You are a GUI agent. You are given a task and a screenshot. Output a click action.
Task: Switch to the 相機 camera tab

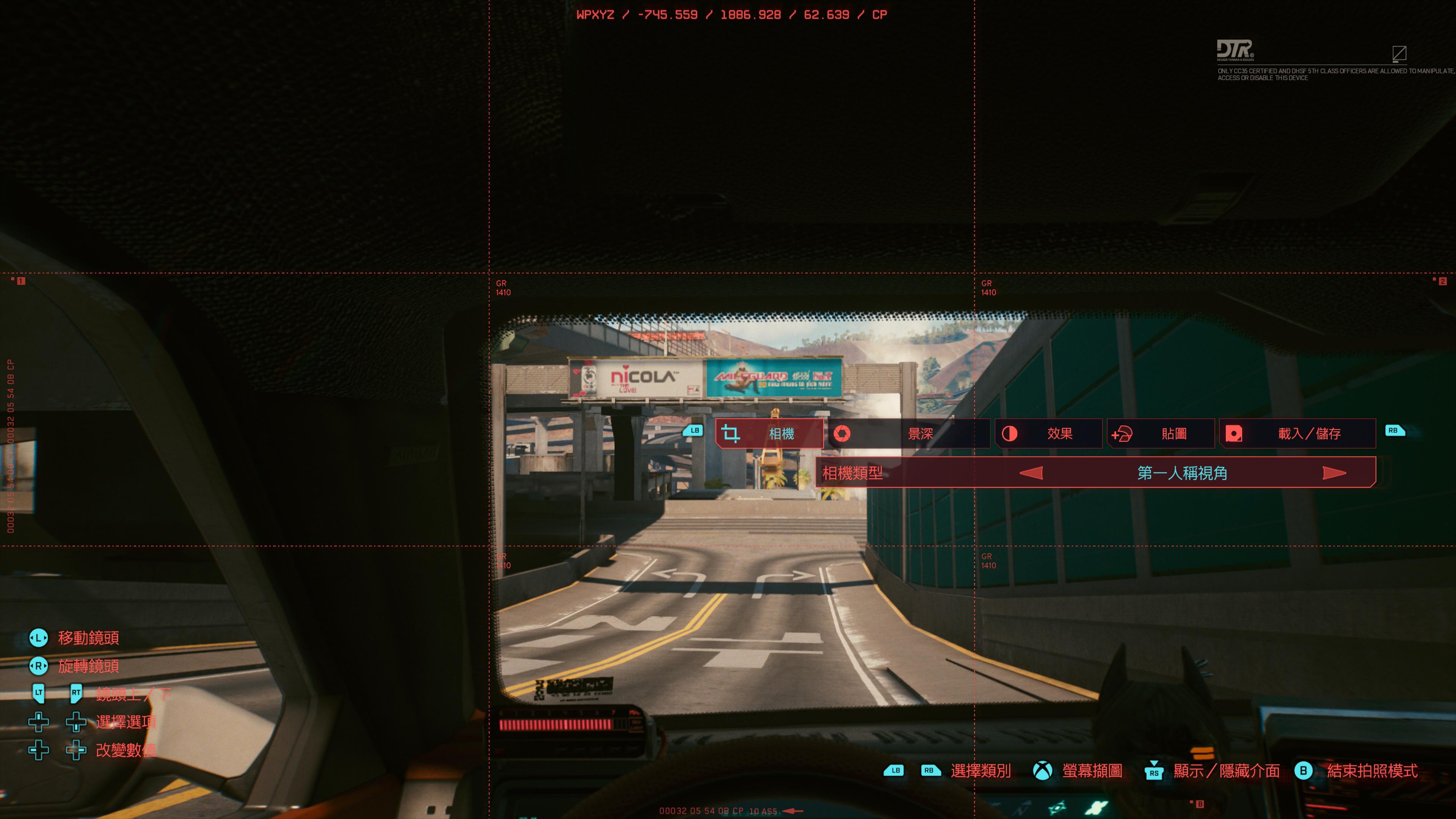pos(769,433)
